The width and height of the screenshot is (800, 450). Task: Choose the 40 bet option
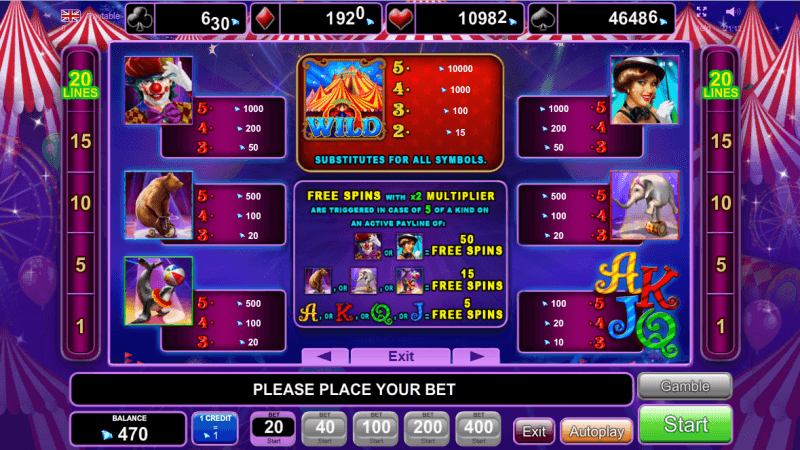322,428
